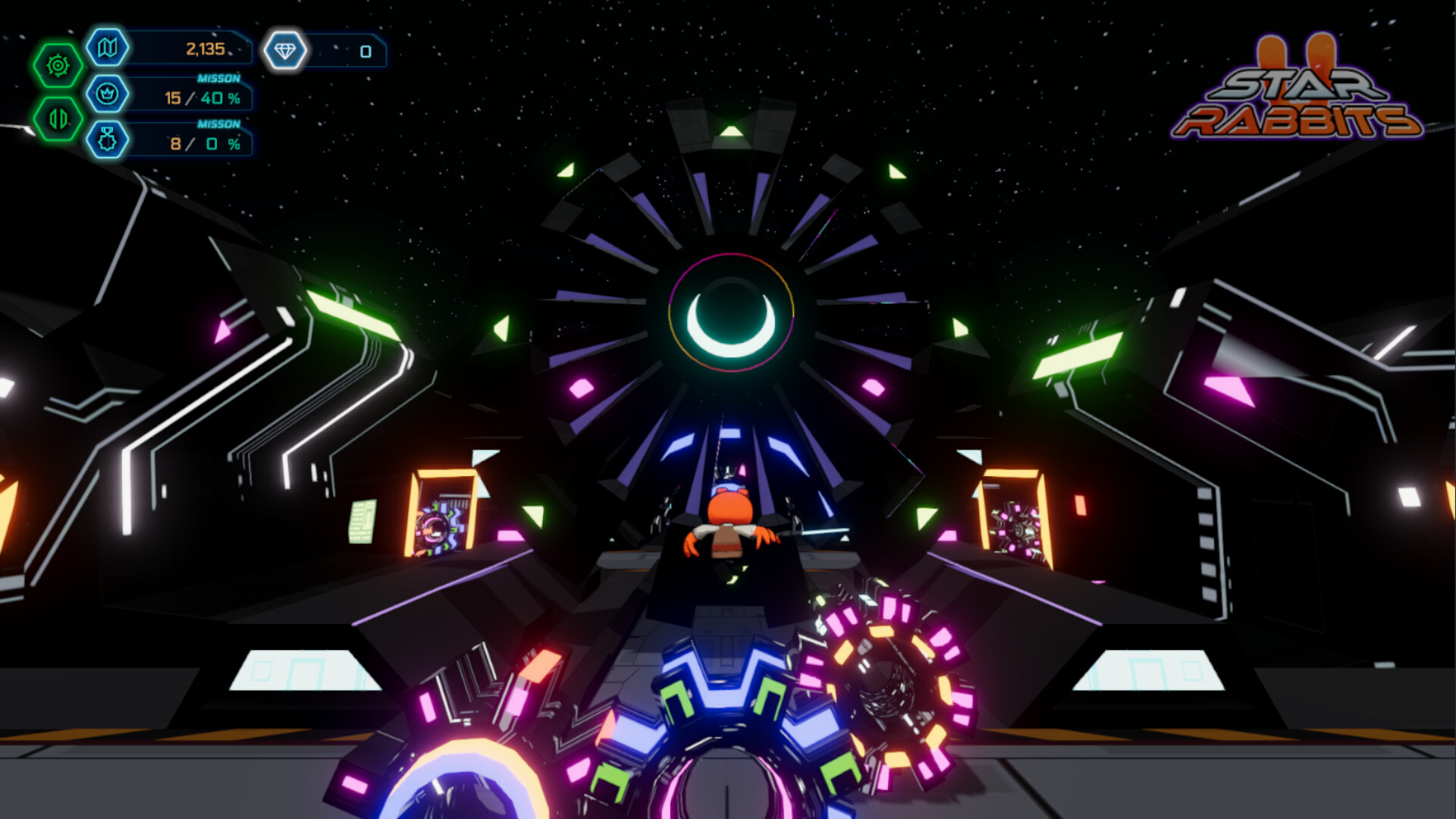Screen dimensions: 1456x819
Task: Open settings via the green gear hexagon
Action: coord(58,66)
